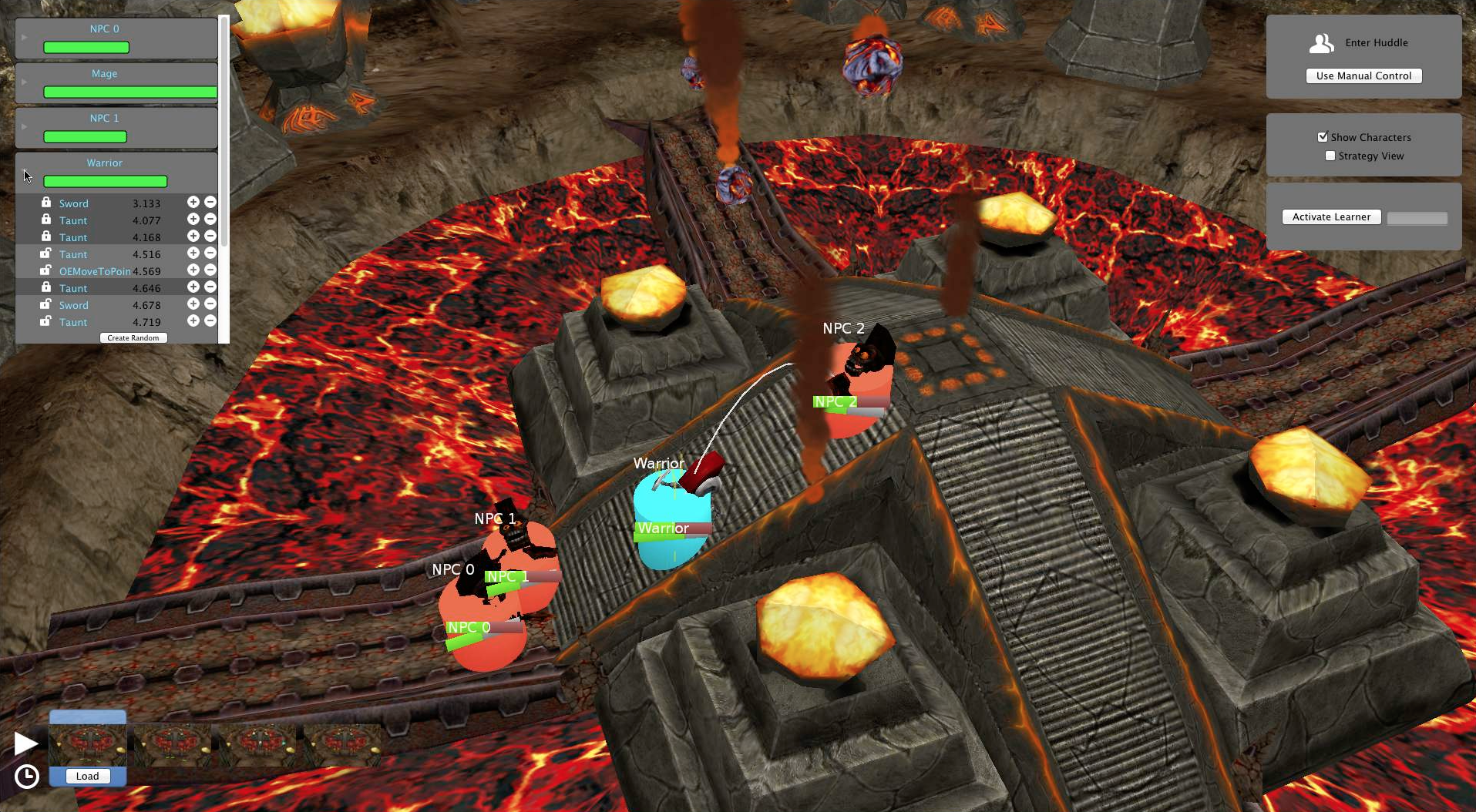The width and height of the screenshot is (1476, 812).
Task: Uncheck the Show Characters checkbox
Action: [x=1323, y=137]
